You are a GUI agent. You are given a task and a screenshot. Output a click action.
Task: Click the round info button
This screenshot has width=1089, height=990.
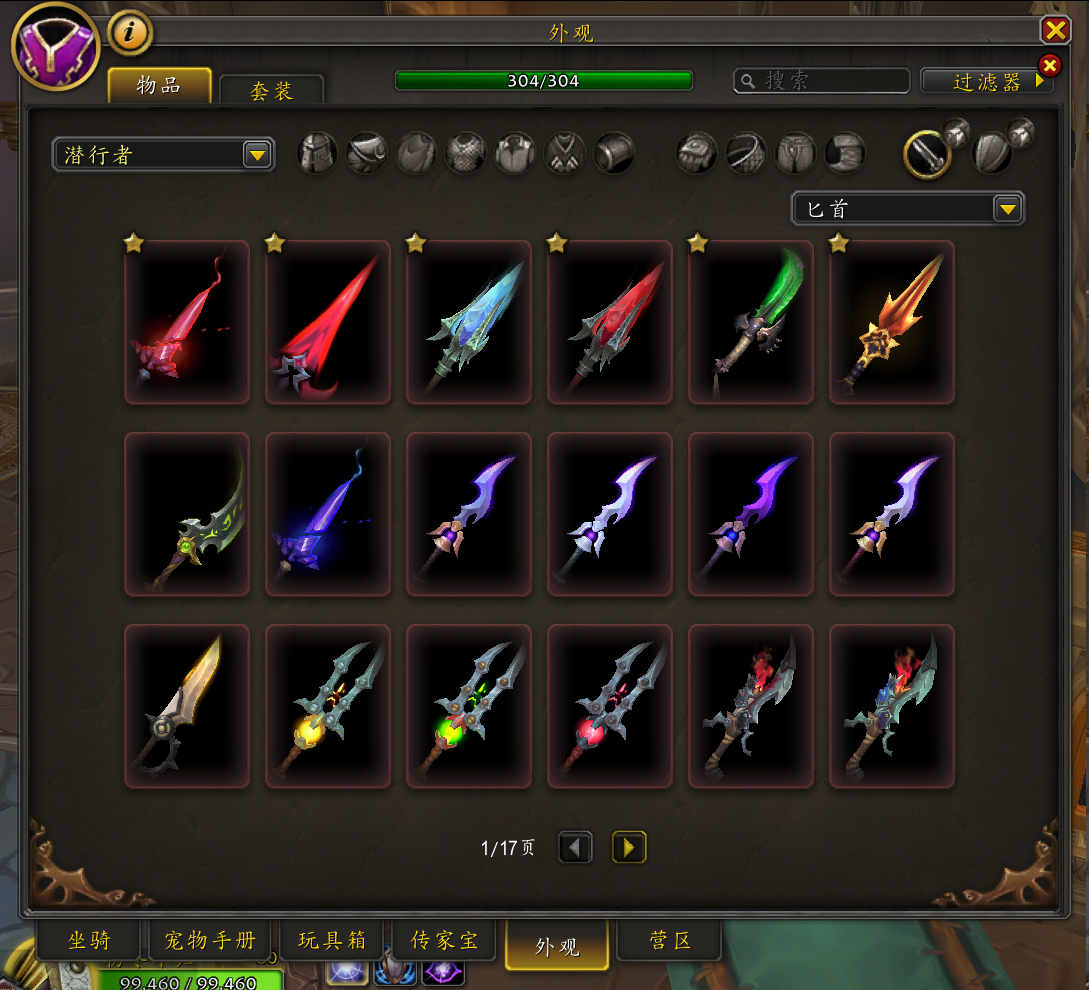pyautogui.click(x=130, y=33)
